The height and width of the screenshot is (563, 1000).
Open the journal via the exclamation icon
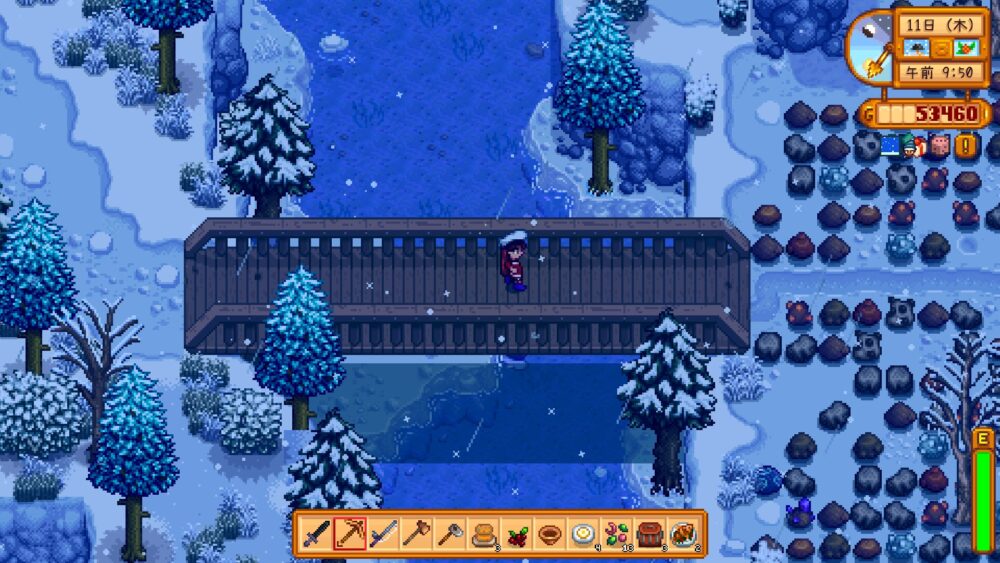coord(965,145)
